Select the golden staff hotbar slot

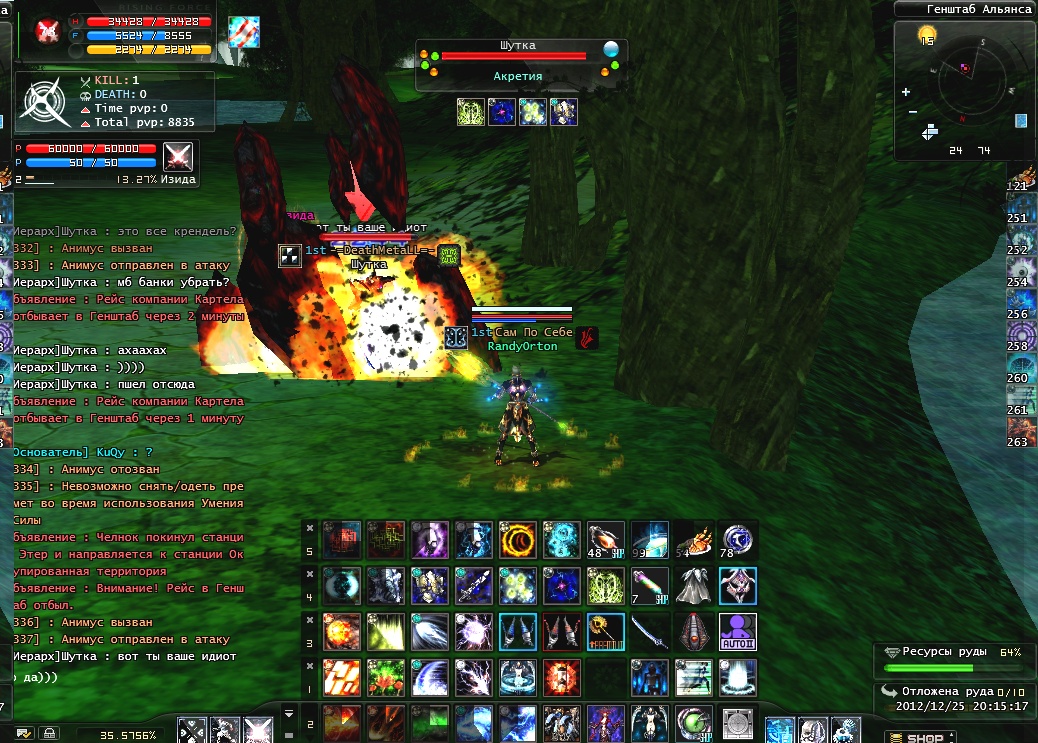pyautogui.click(x=606, y=632)
